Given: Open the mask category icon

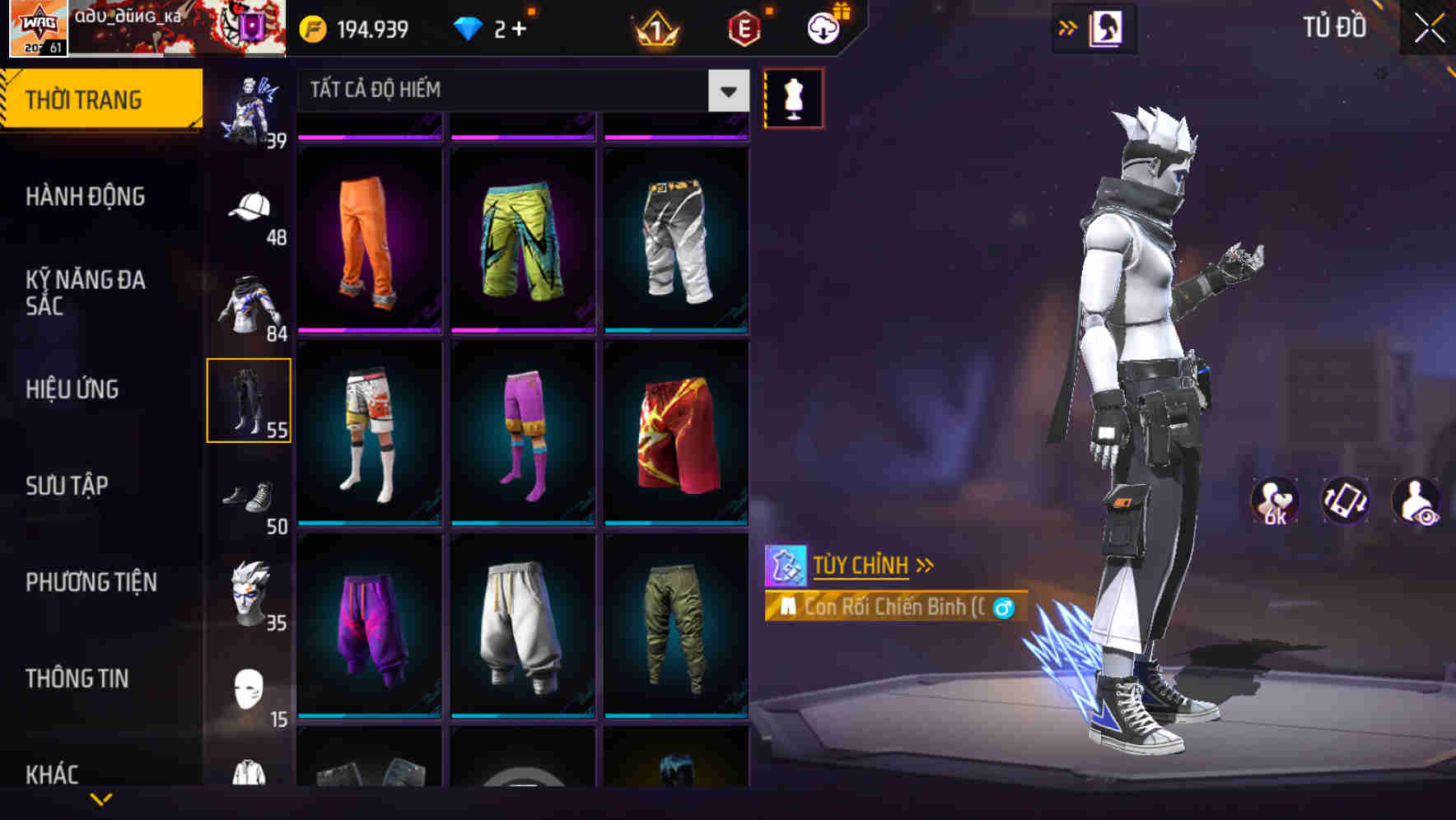Looking at the screenshot, I should click(250, 687).
